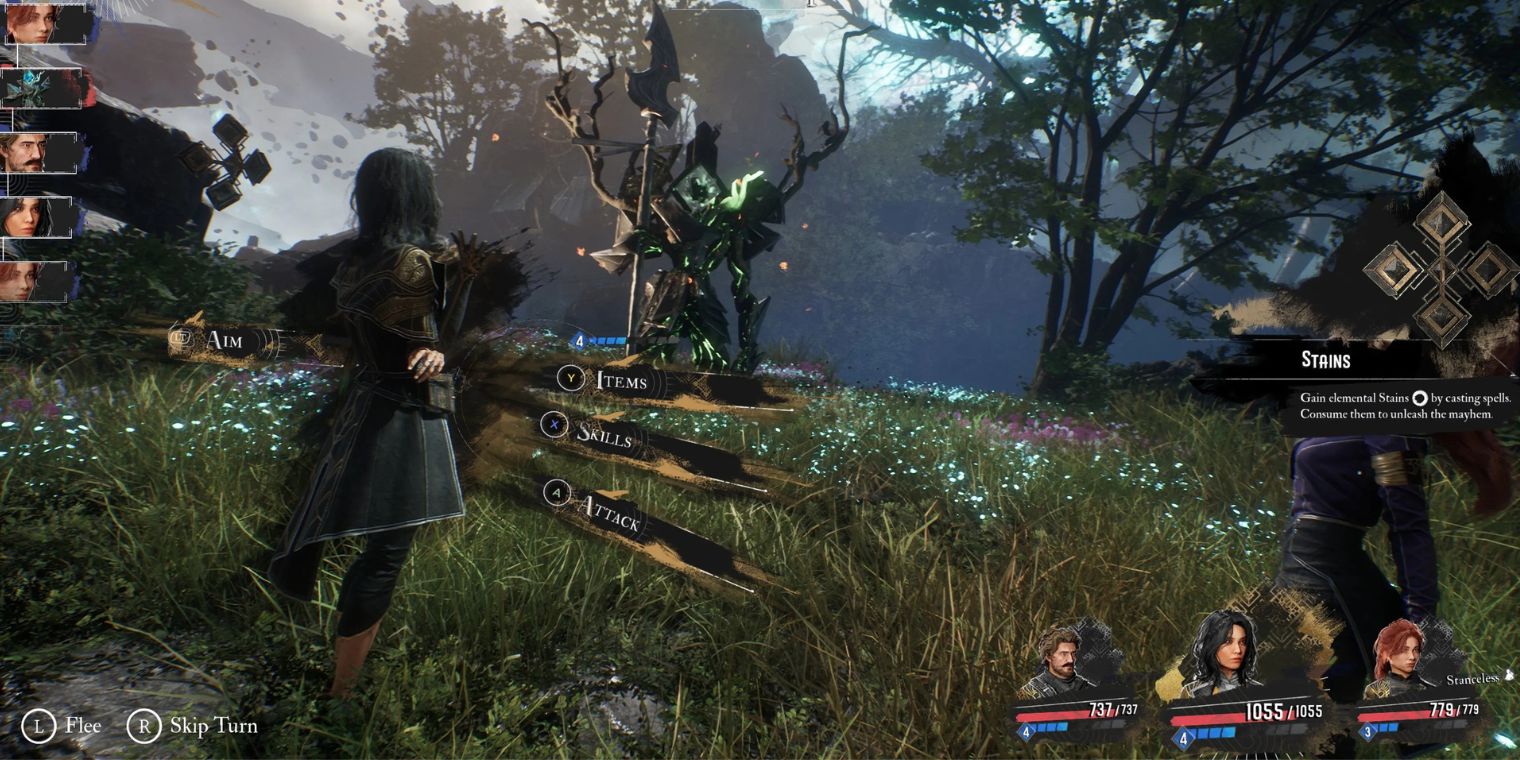
Task: Click the Stains diamond icon cluster
Action: [x=1441, y=268]
